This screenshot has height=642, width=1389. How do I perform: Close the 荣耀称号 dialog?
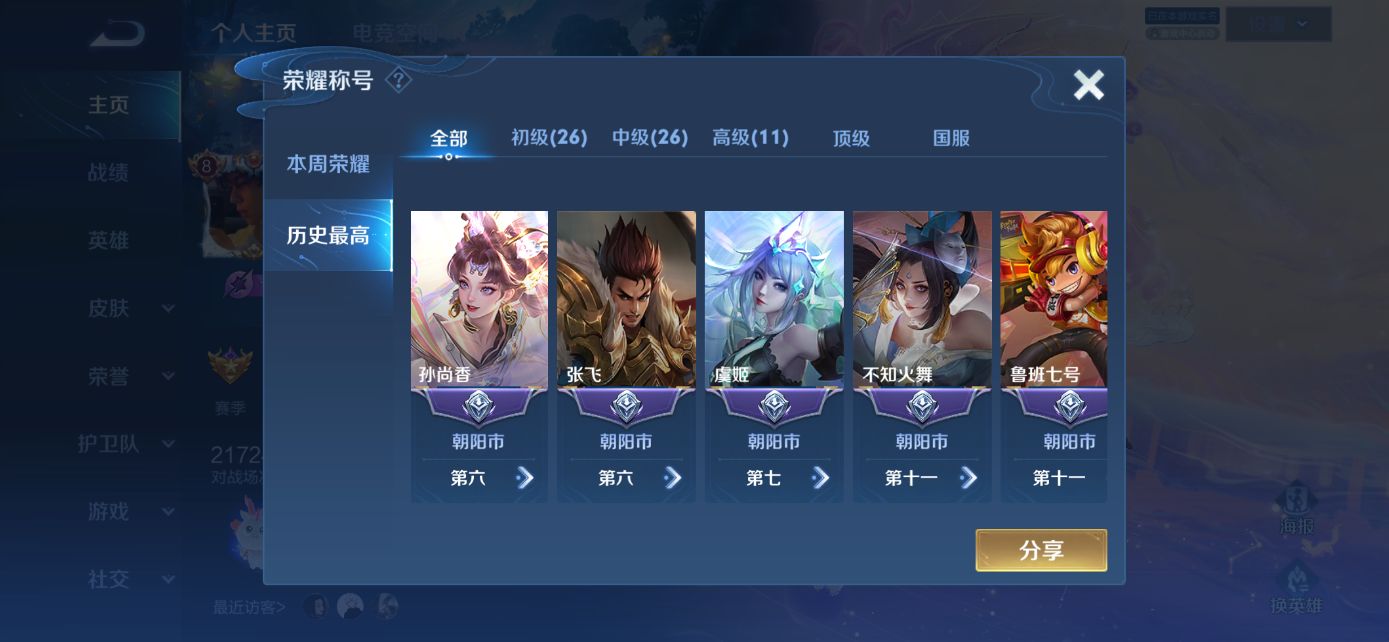tap(1088, 86)
